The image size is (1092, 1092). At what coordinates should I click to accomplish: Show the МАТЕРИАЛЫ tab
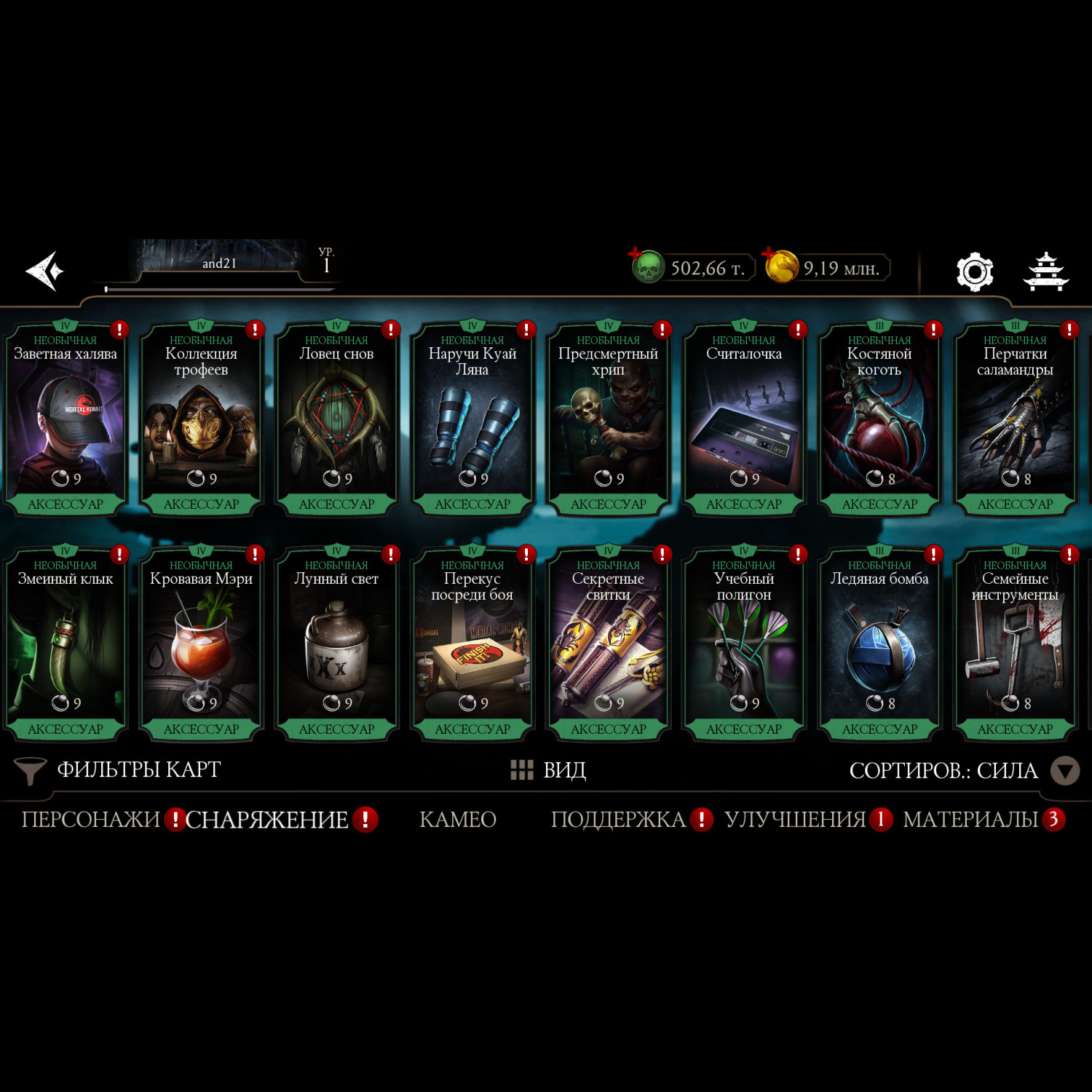(970, 820)
